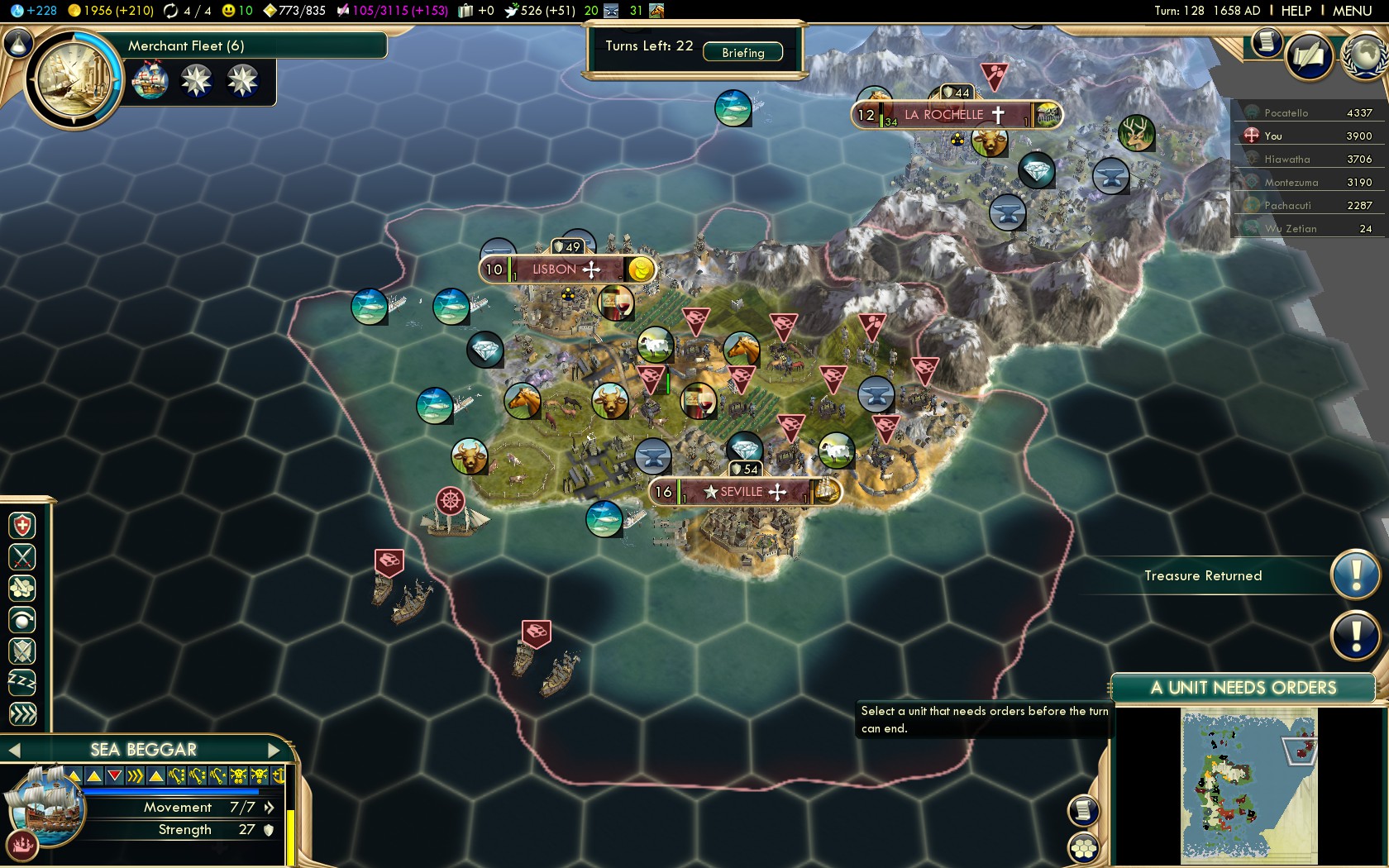Open the HELP screen
Image resolution: width=1389 pixels, height=868 pixels.
coord(1296,11)
